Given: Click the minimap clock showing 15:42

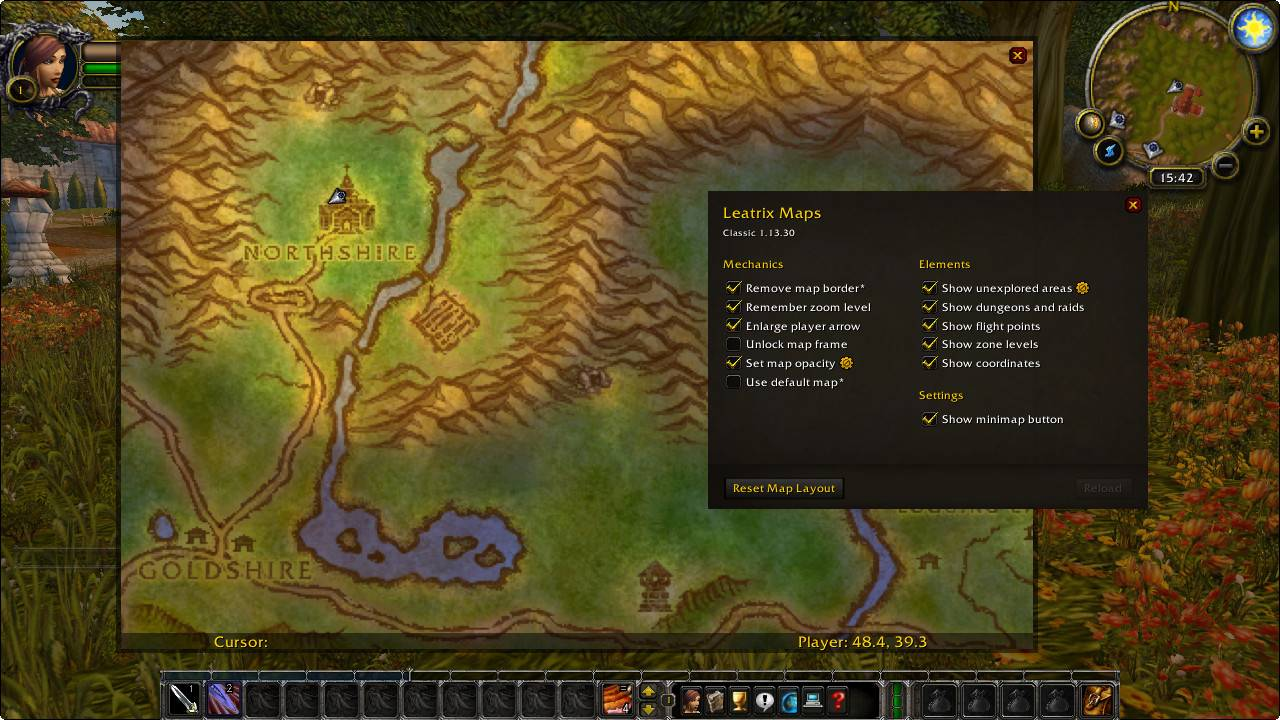Looking at the screenshot, I should (x=1177, y=178).
